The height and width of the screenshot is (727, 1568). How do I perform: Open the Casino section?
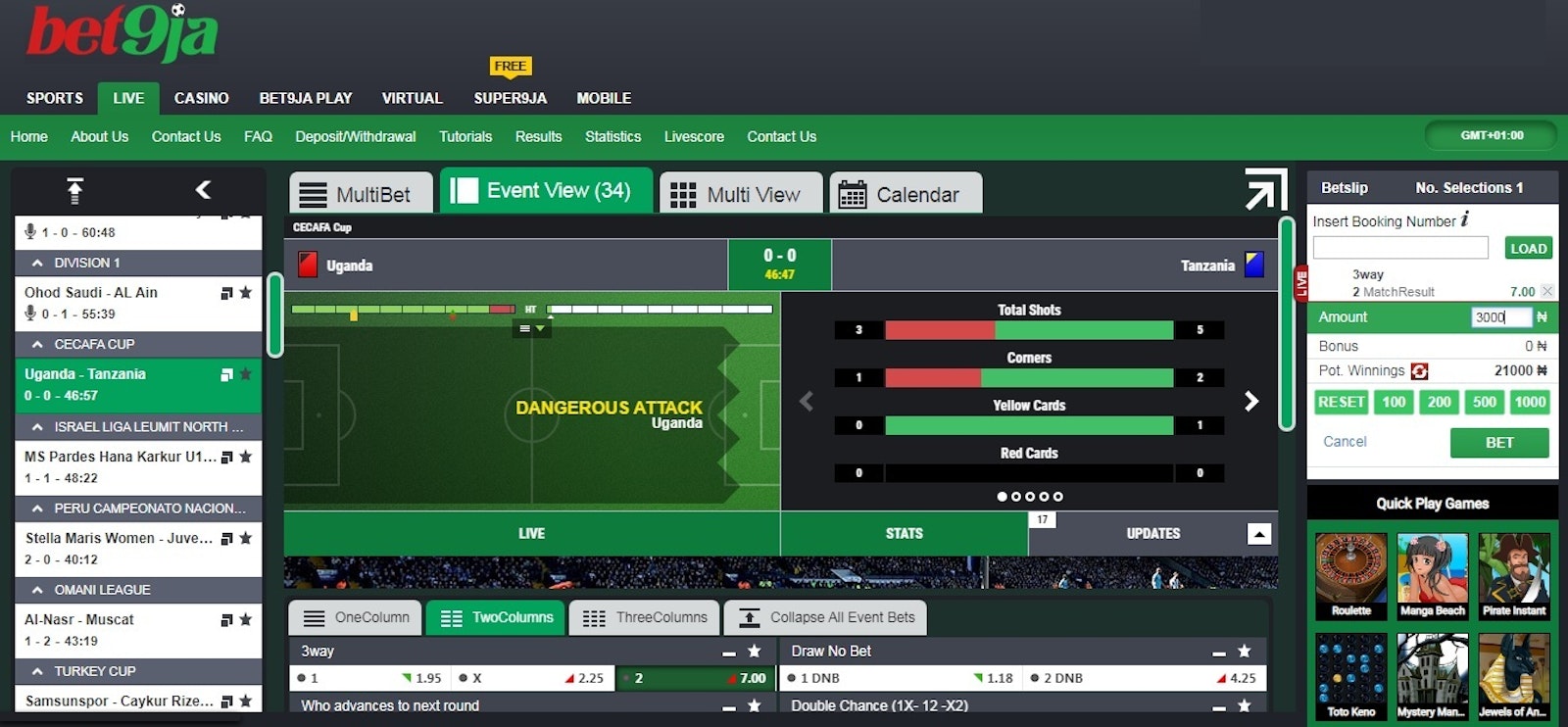click(x=201, y=98)
